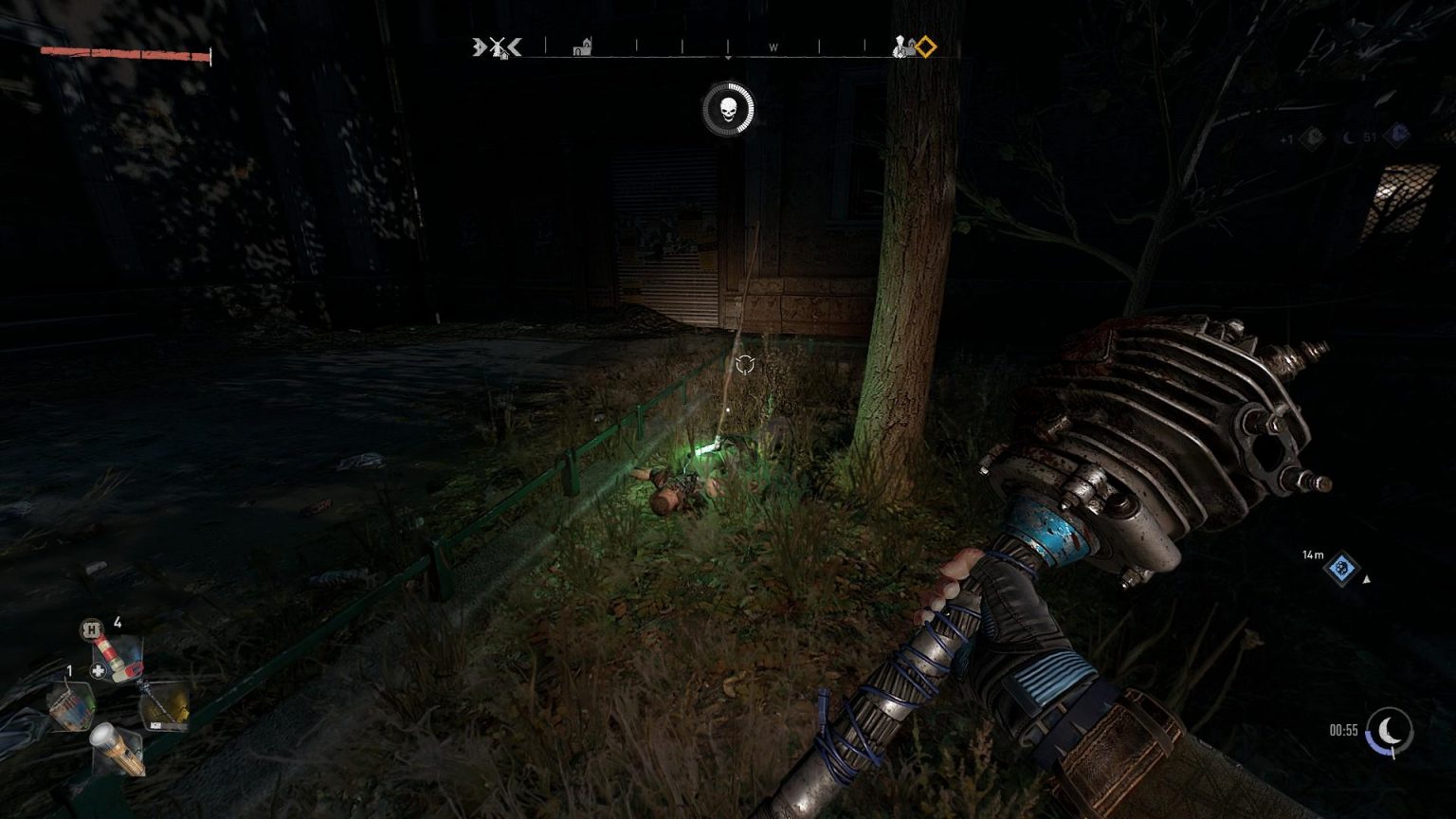Click the small arrow under the compass center
Image resolution: width=1456 pixels, height=819 pixels.
point(727,58)
